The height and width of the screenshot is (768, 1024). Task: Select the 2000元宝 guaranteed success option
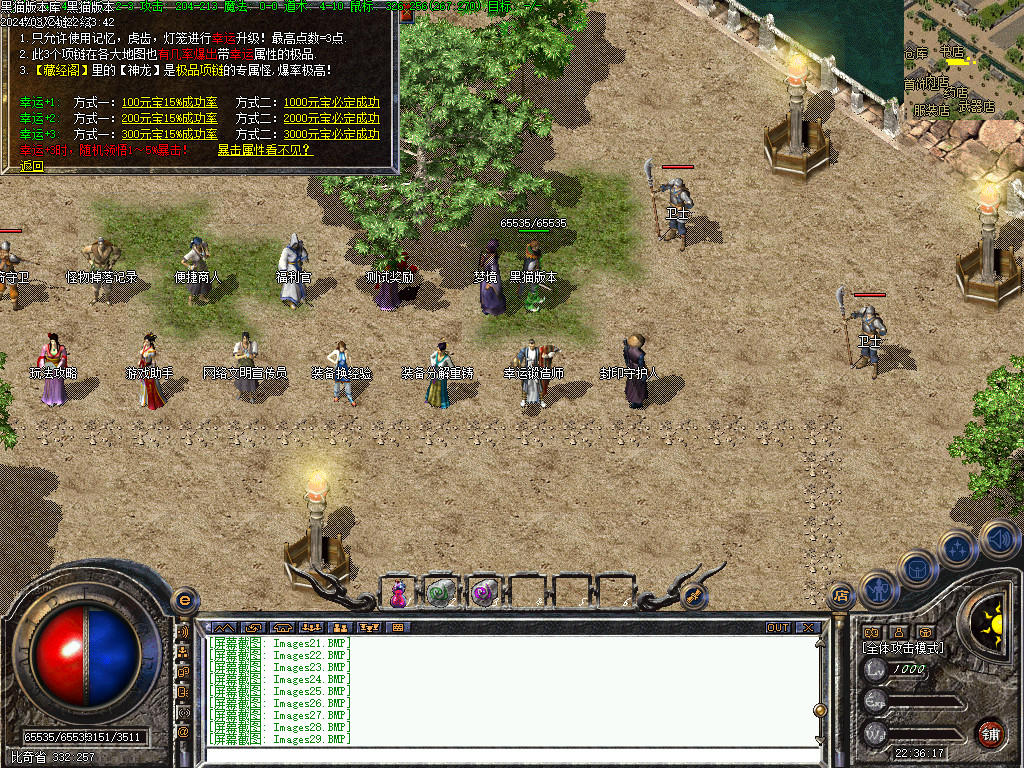331,119
